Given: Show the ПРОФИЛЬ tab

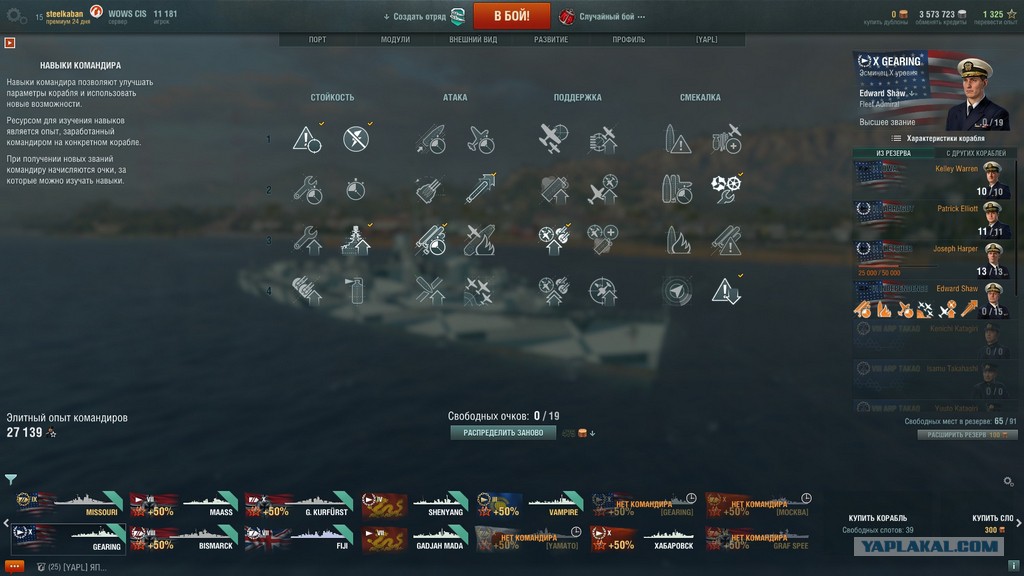Looking at the screenshot, I should pos(629,40).
